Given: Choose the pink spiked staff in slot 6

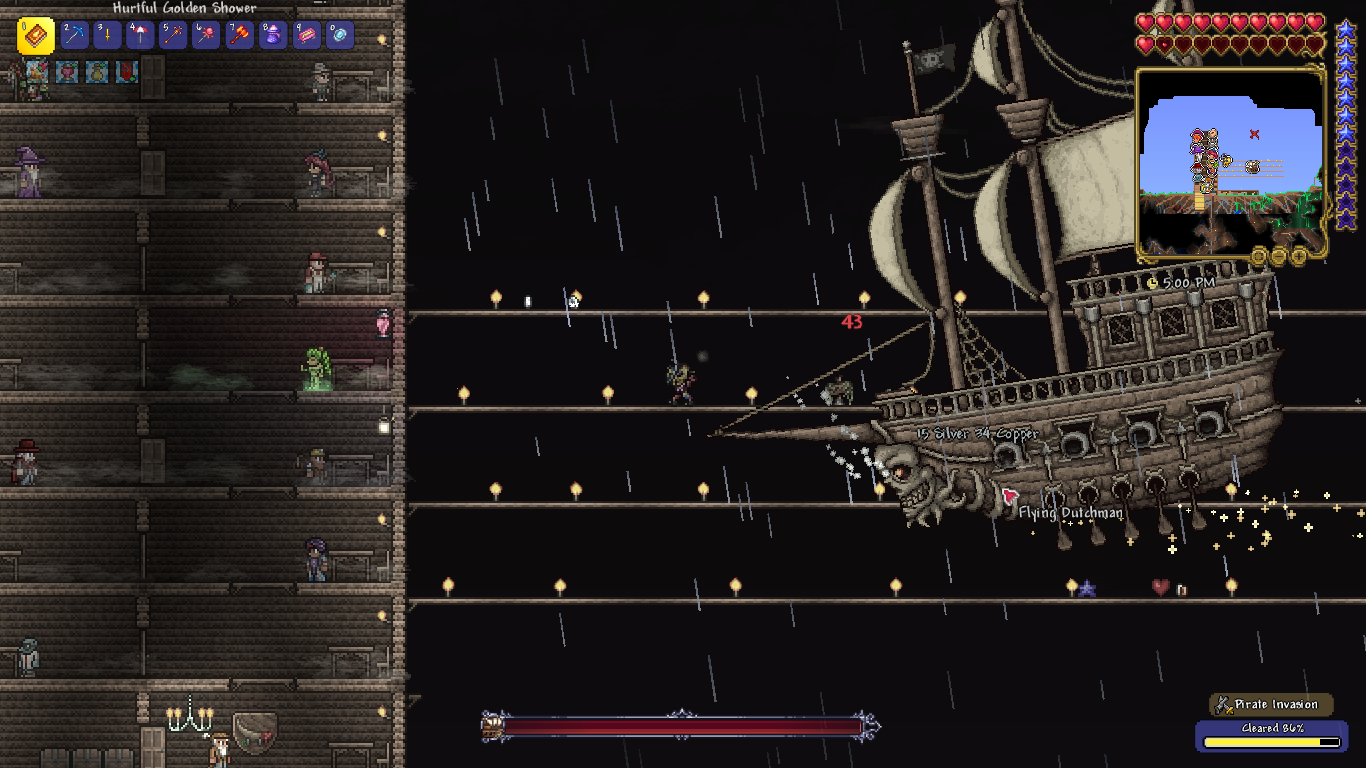Looking at the screenshot, I should pyautogui.click(x=206, y=36).
